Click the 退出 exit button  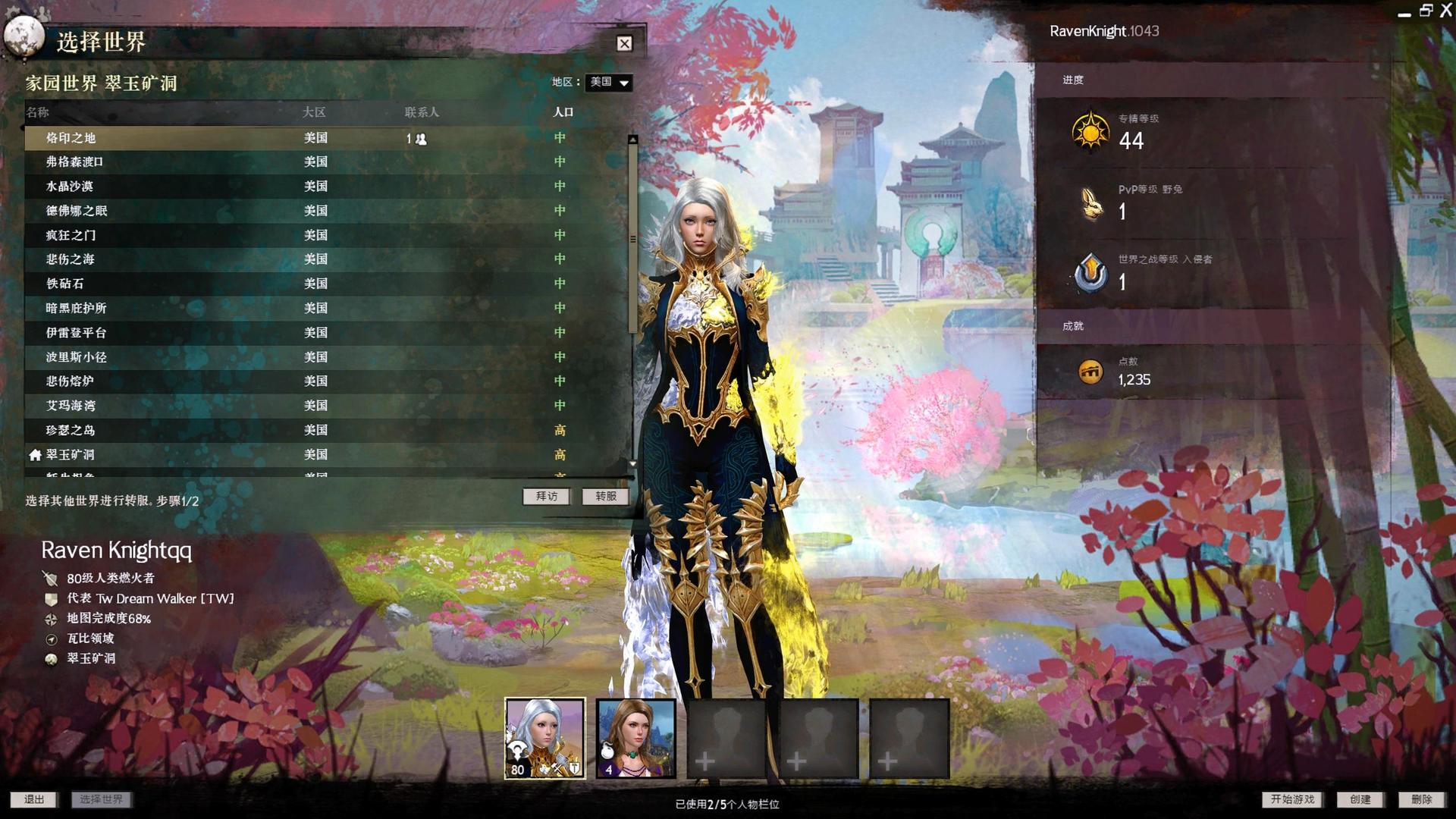[x=34, y=799]
